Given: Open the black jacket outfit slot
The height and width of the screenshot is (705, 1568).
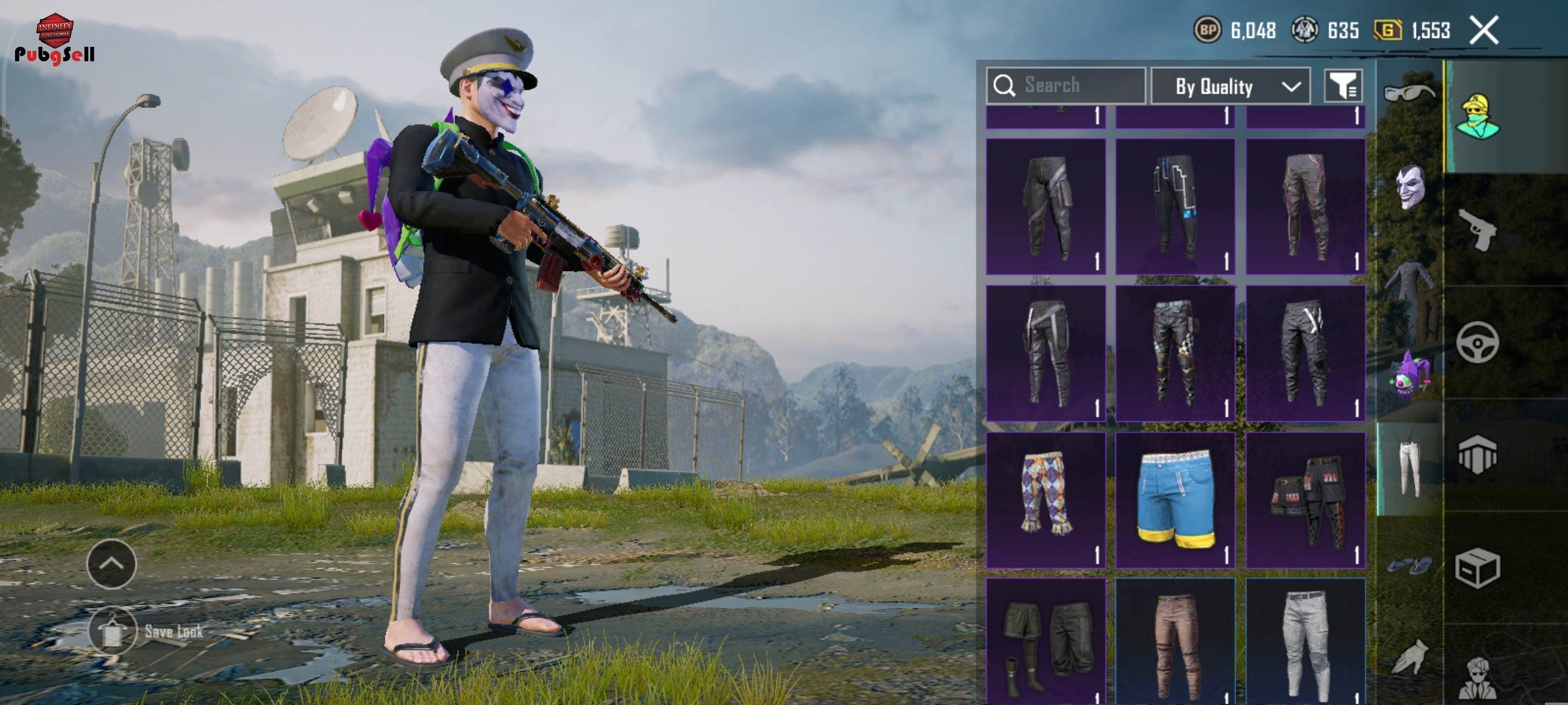Looking at the screenshot, I should (x=1408, y=282).
